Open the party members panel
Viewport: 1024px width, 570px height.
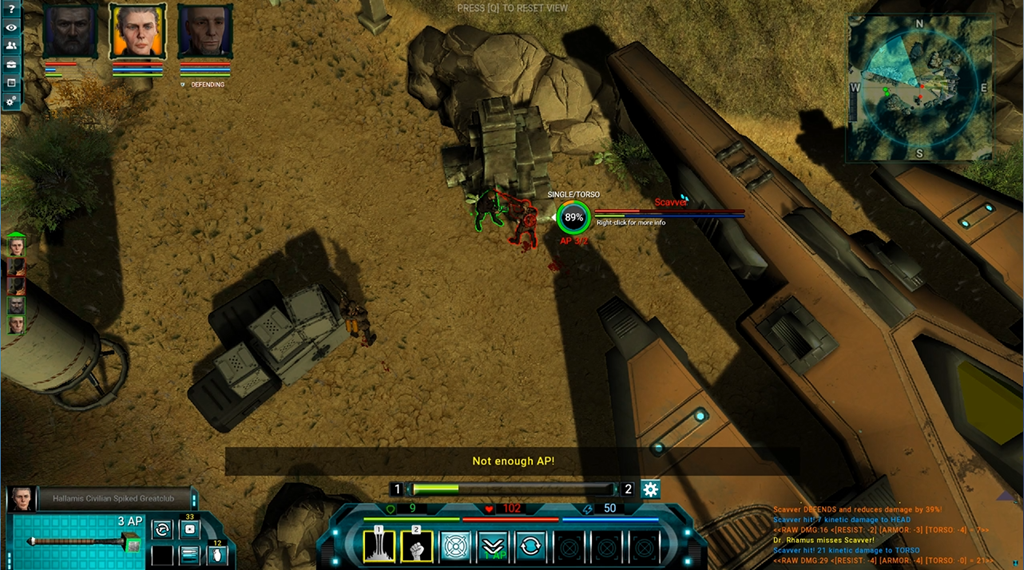click(11, 46)
